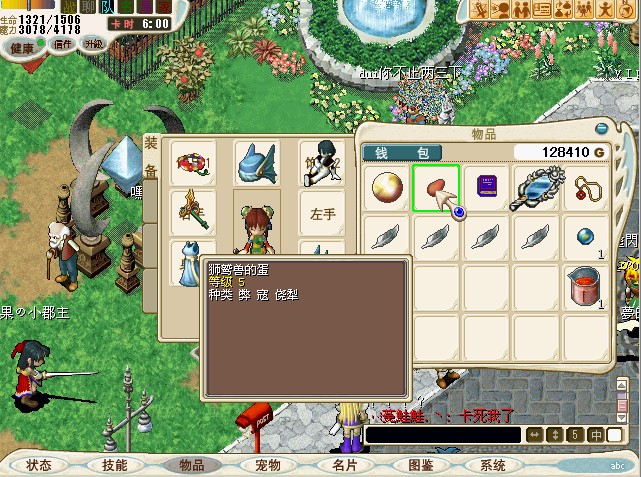Select the small blue orb item
Image resolution: width=641 pixels, height=477 pixels.
pyautogui.click(x=586, y=237)
